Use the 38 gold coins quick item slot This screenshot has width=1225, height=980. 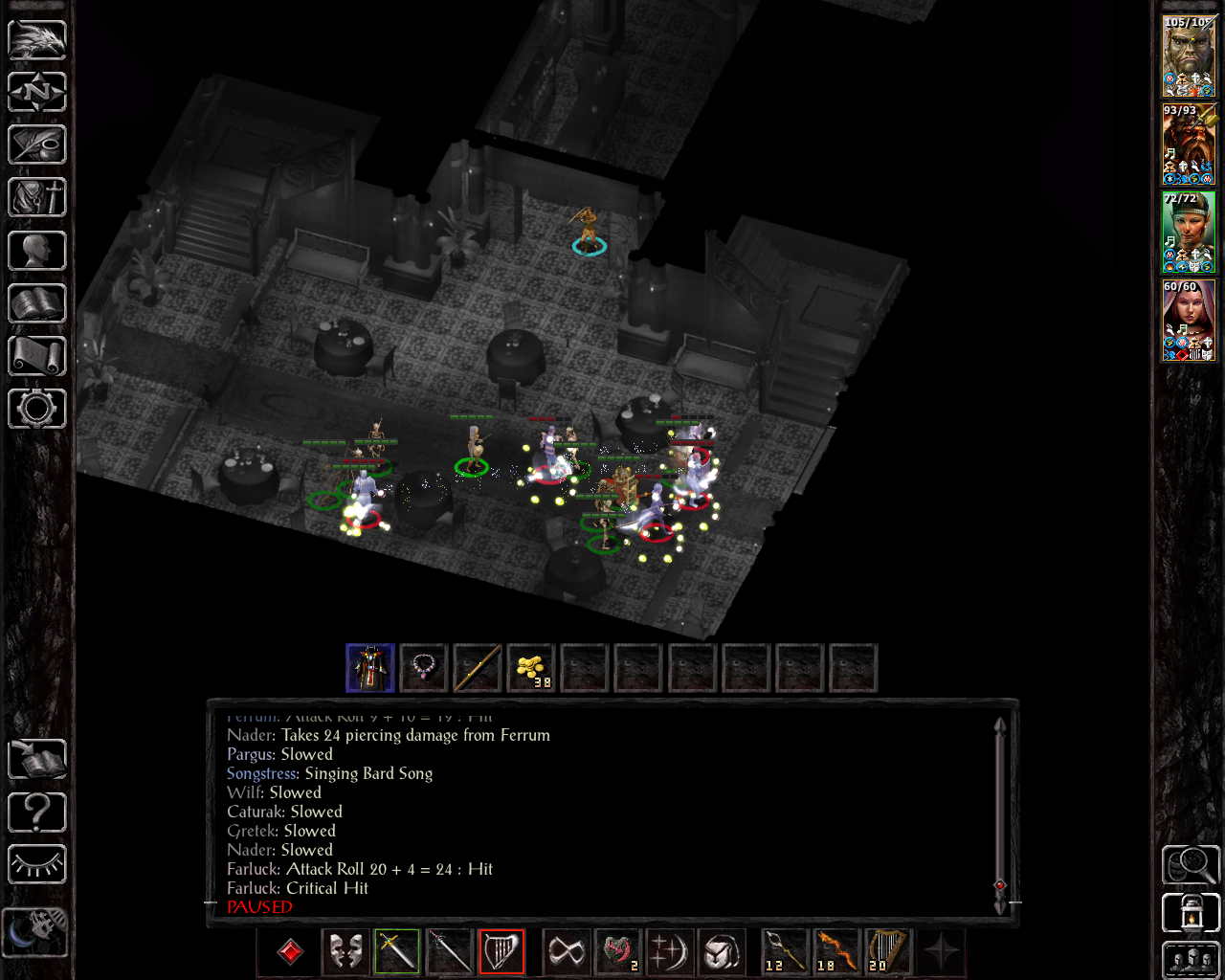[530, 667]
